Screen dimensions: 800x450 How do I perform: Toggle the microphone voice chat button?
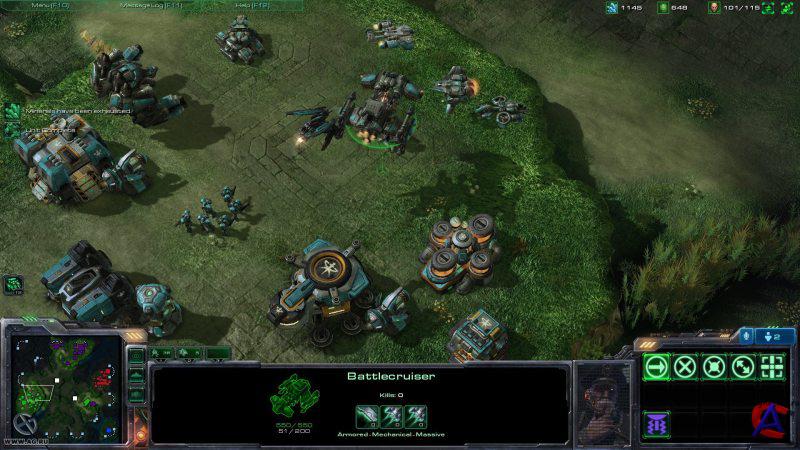[746, 337]
